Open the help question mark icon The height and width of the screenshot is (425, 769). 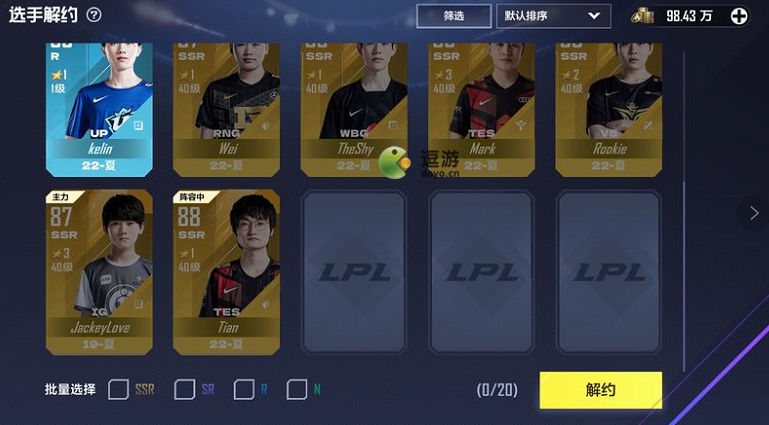(94, 15)
